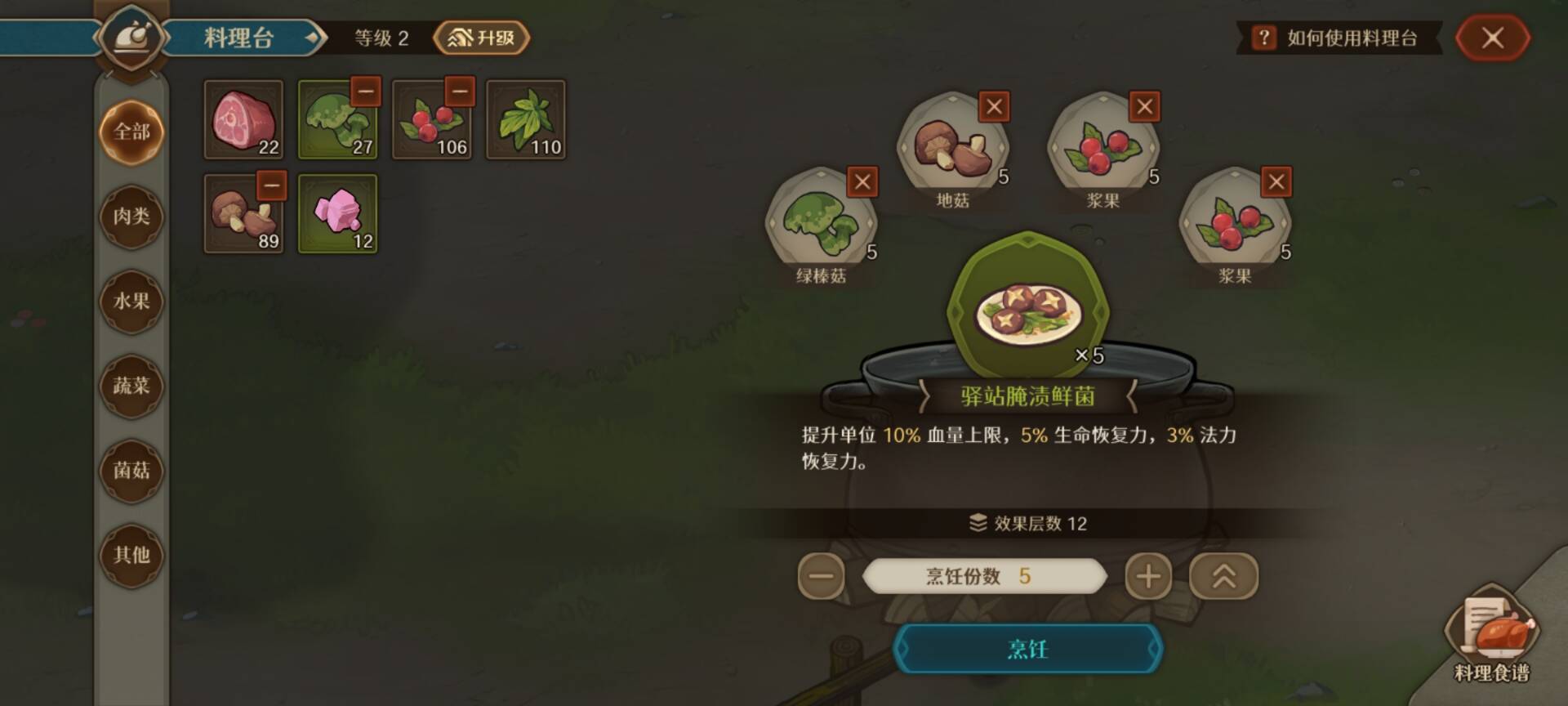Open the 如何使用料理台 help

coord(1339,38)
